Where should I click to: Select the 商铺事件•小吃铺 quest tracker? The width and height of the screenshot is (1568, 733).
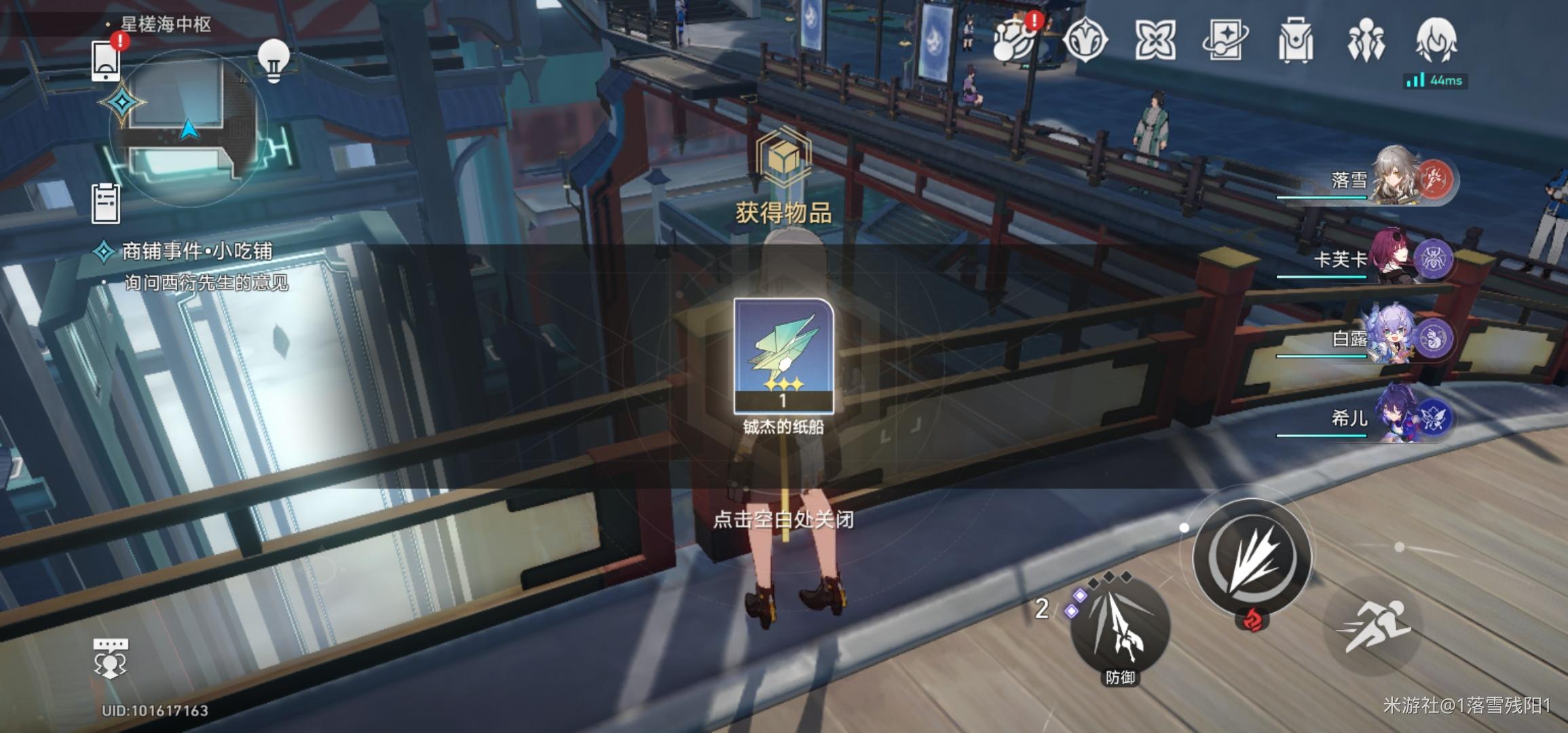[x=197, y=252]
